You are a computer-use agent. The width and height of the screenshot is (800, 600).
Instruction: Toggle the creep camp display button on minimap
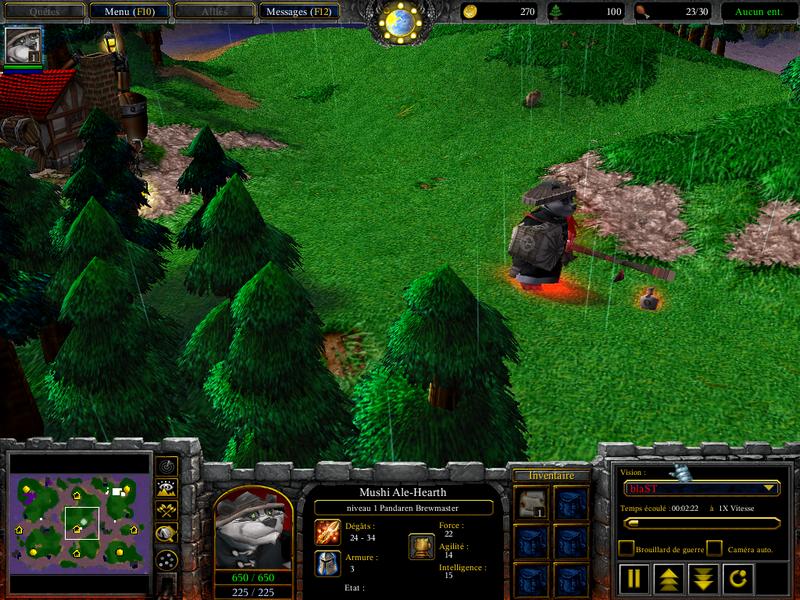[x=167, y=534]
